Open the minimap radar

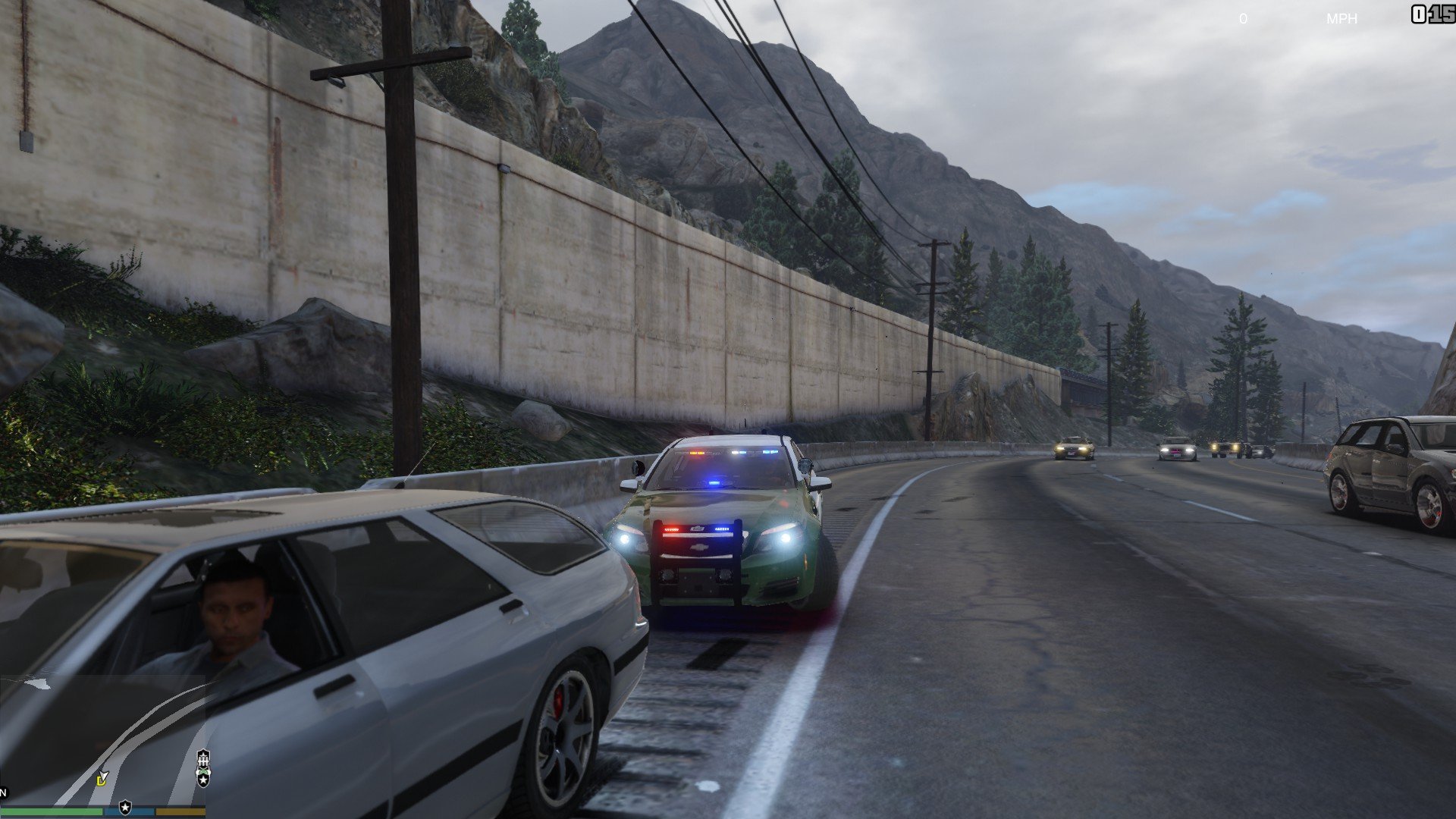102,739
